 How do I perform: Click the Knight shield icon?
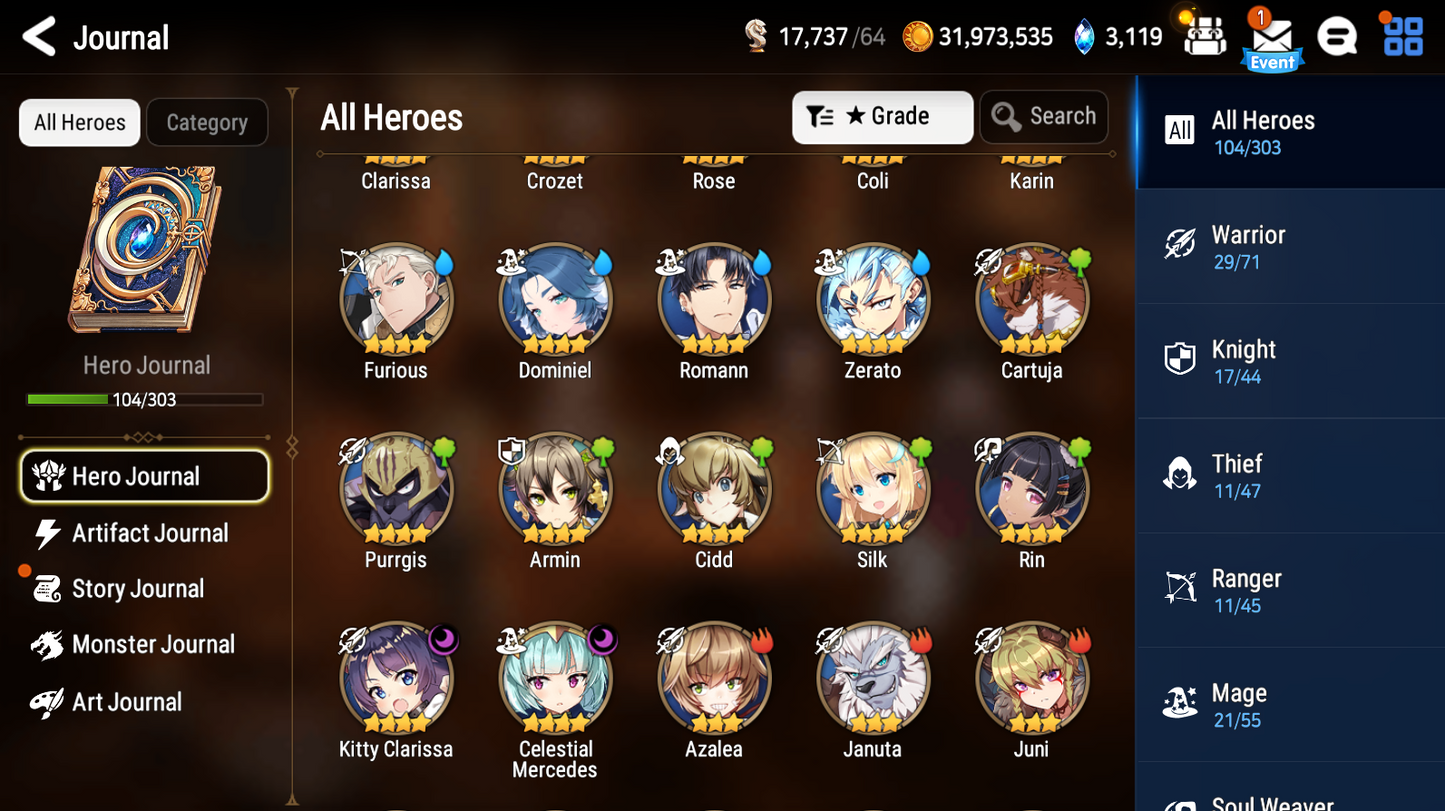(x=1179, y=360)
